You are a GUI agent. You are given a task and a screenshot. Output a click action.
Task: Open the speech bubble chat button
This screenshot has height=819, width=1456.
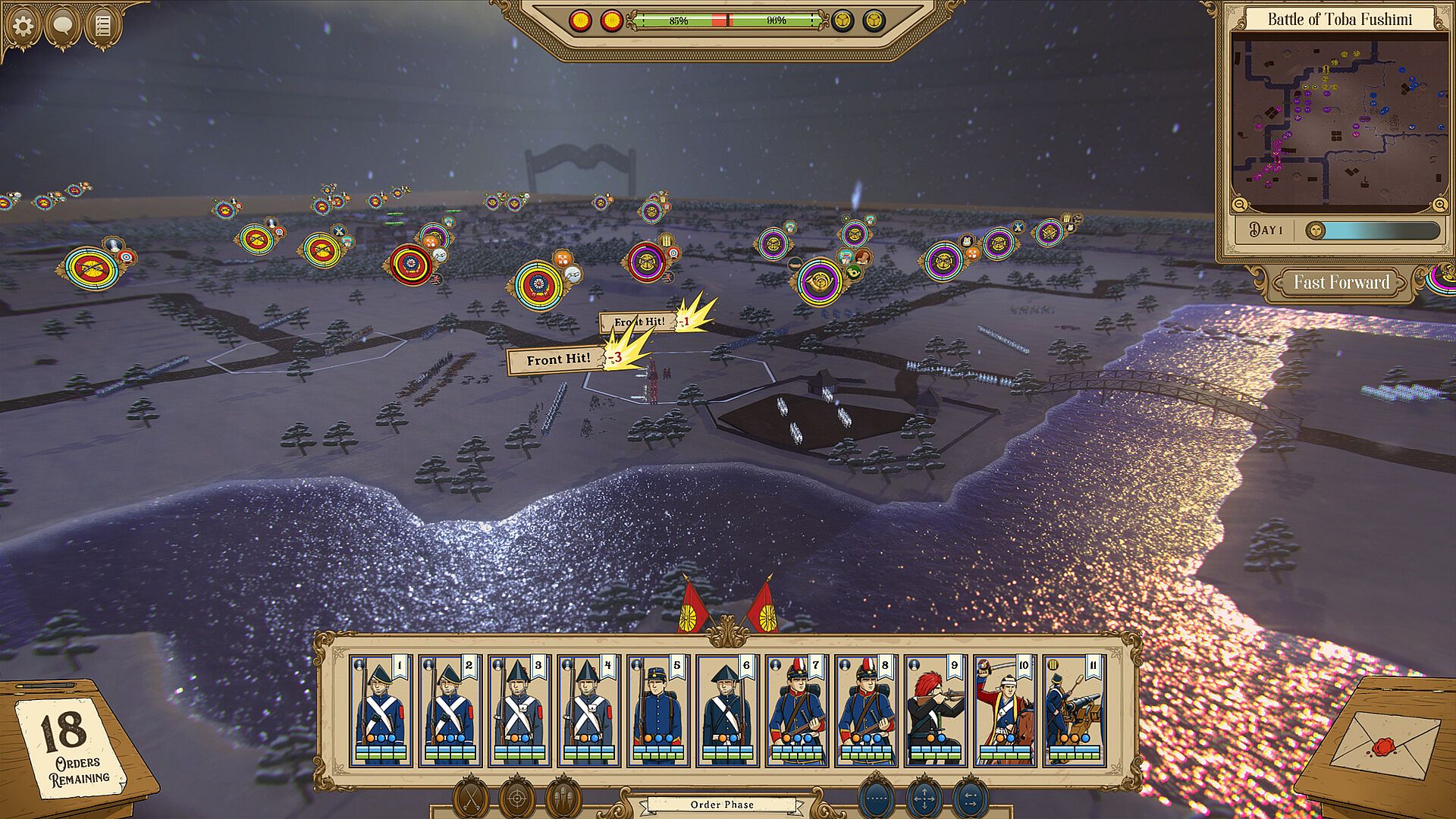click(63, 26)
